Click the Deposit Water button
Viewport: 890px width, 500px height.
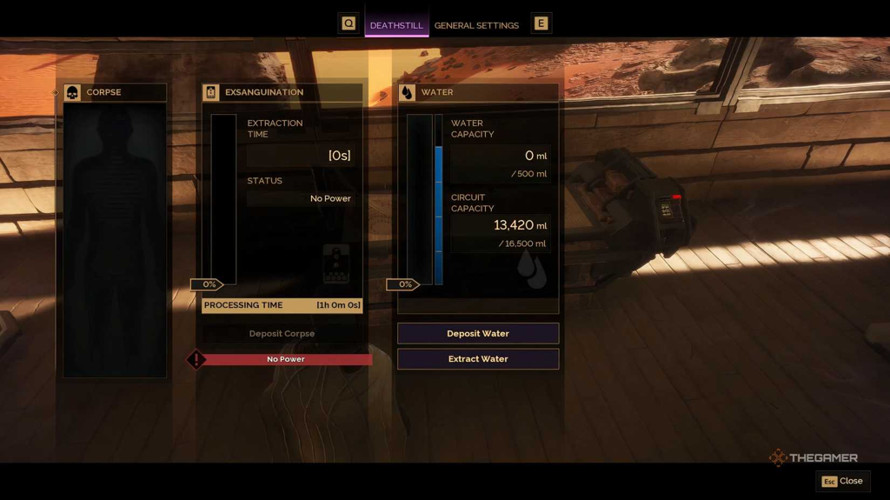(478, 333)
